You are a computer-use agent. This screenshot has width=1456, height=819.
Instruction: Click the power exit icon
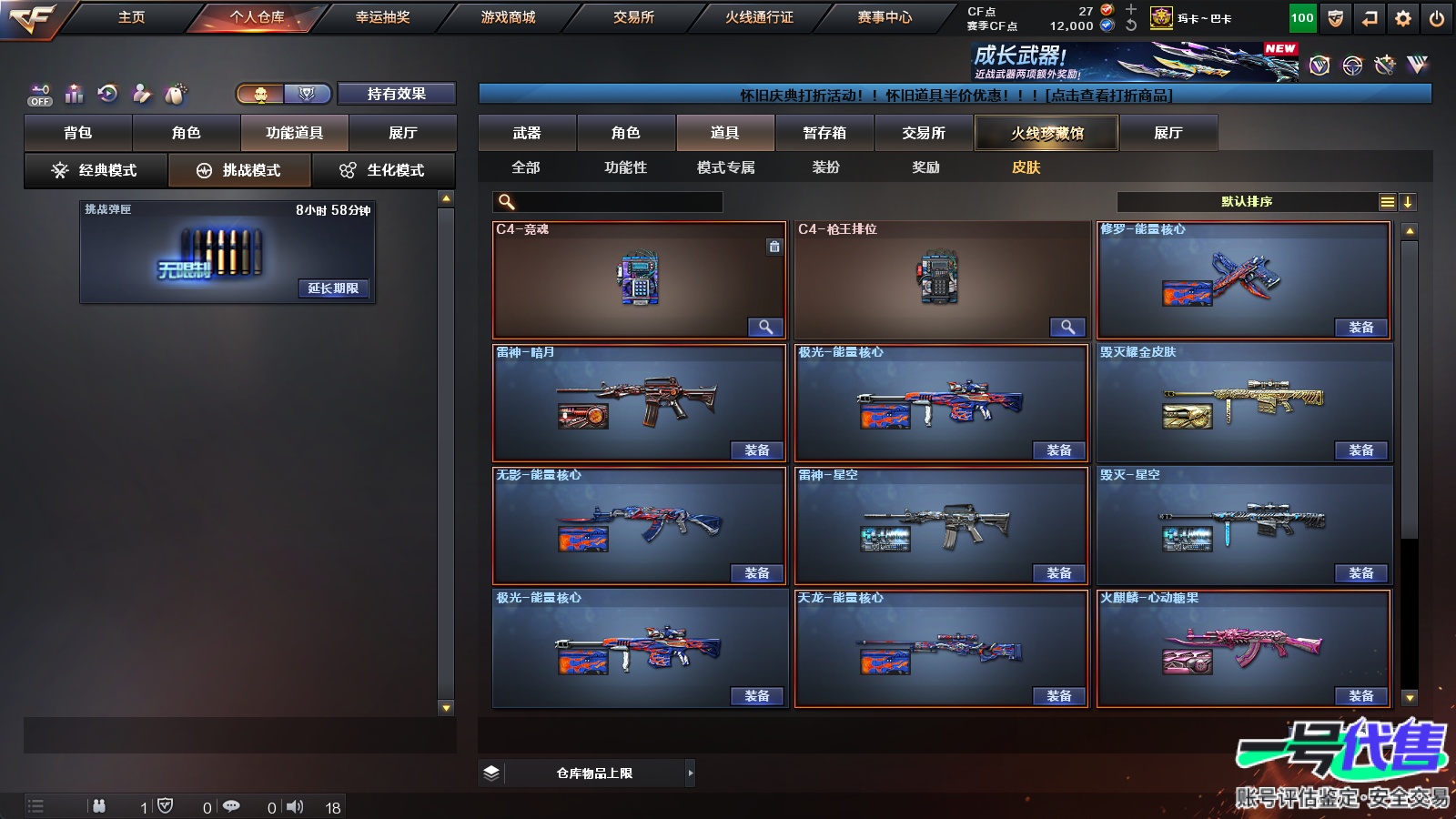(1437, 18)
